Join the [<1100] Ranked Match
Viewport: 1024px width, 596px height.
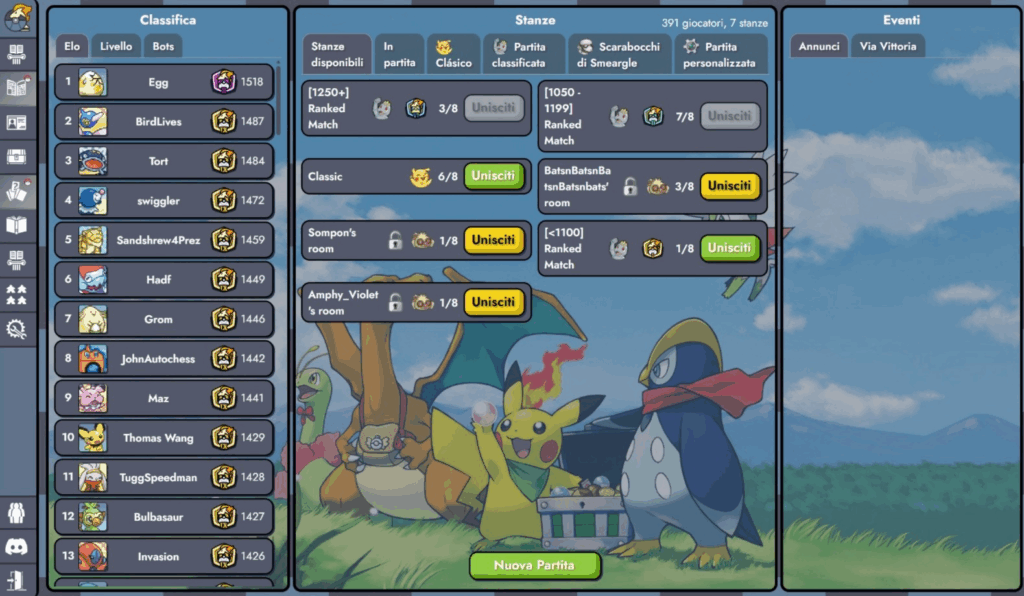[x=730, y=248]
